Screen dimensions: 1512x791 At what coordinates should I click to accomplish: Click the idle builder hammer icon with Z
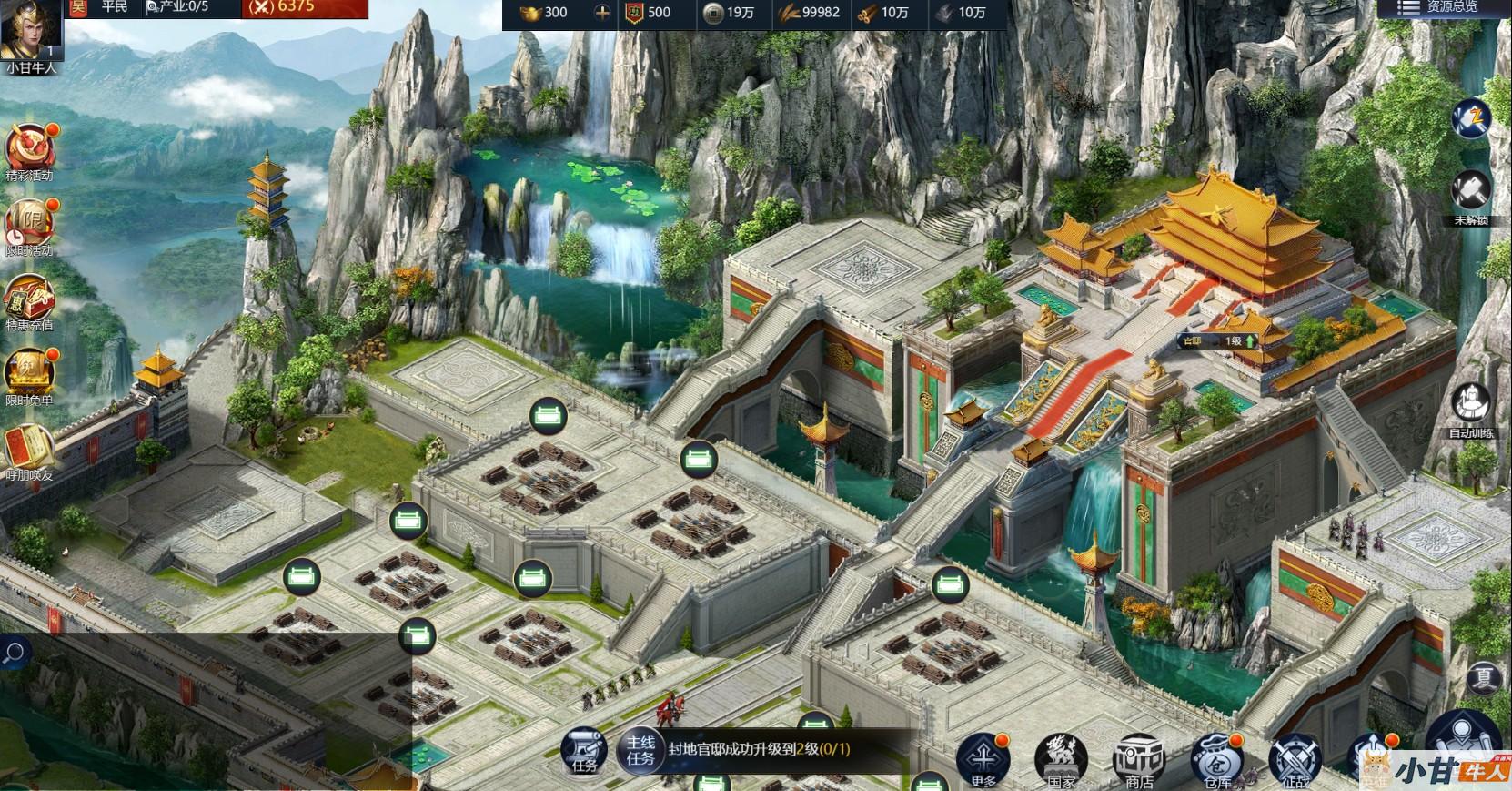point(1469,118)
